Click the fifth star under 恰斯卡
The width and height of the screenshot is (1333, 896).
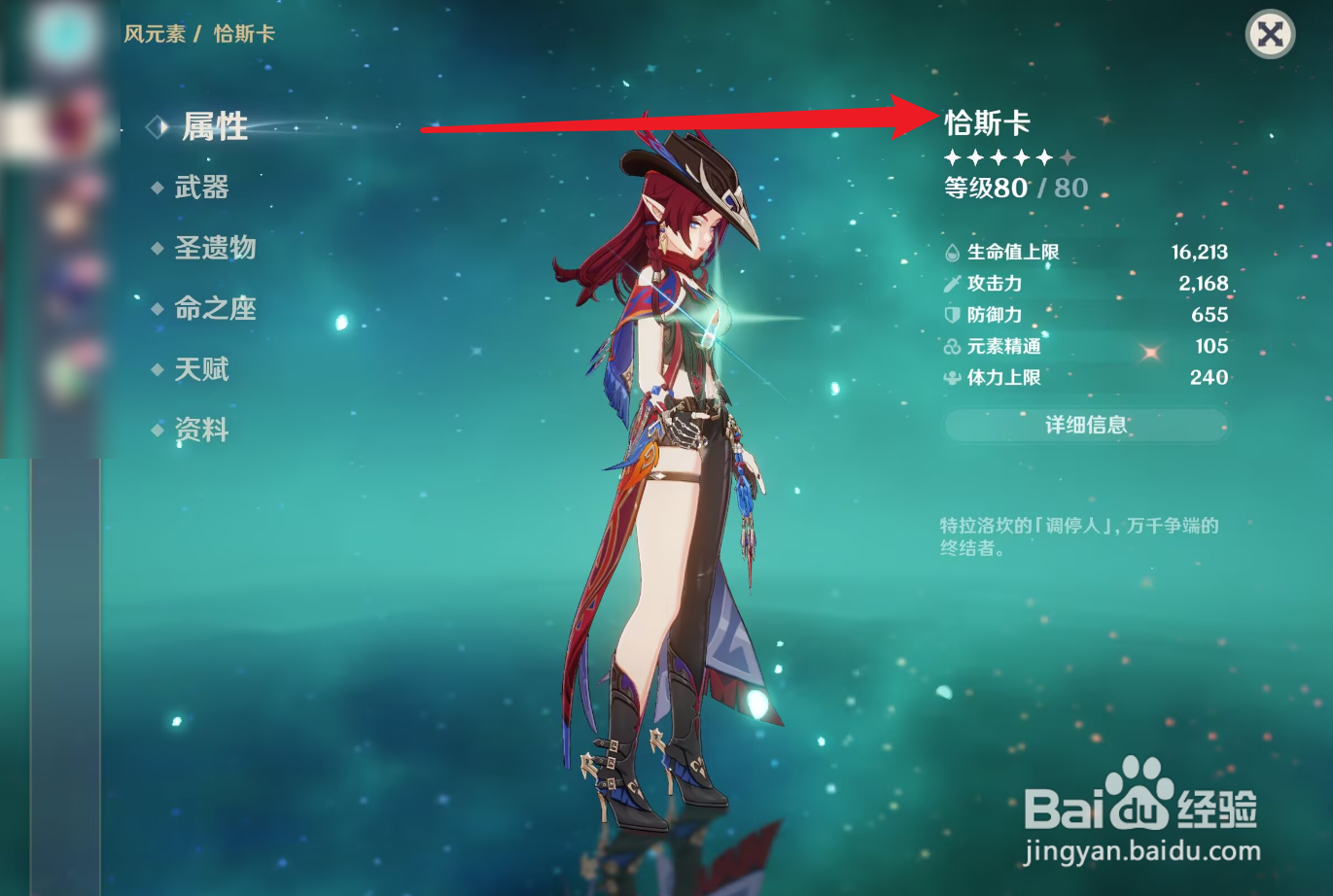click(1043, 155)
